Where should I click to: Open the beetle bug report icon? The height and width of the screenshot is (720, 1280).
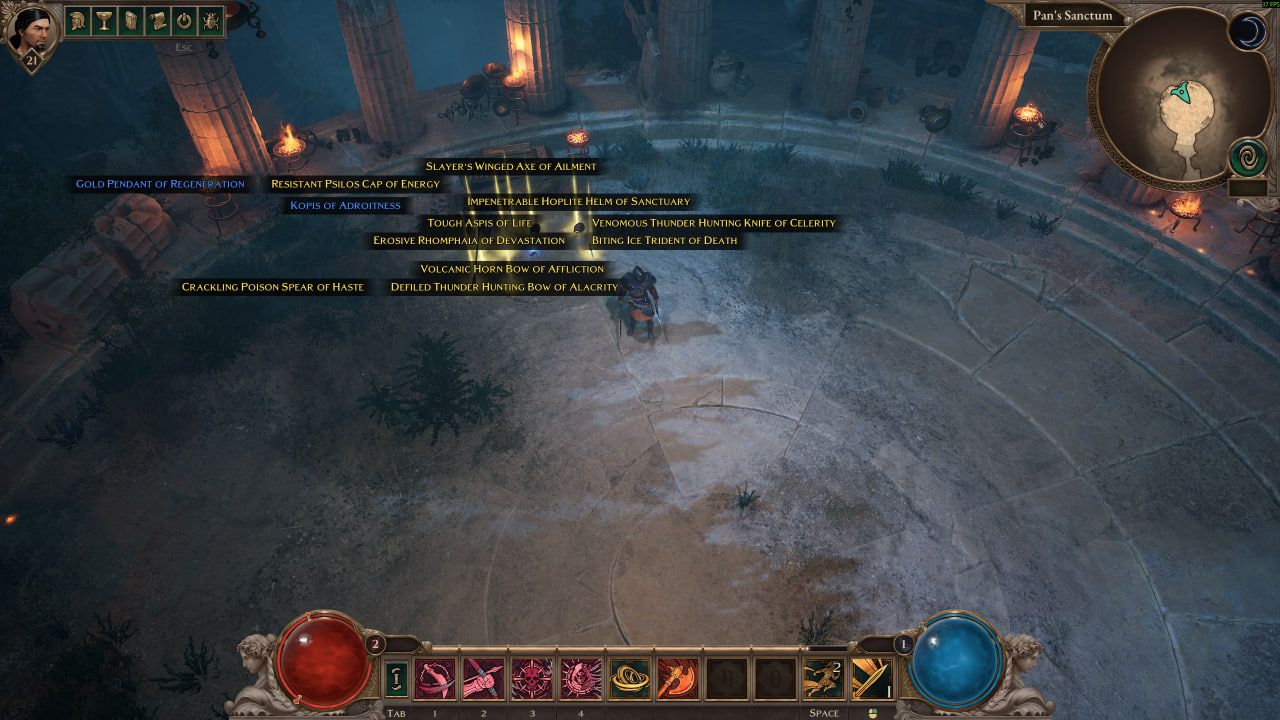coord(210,20)
